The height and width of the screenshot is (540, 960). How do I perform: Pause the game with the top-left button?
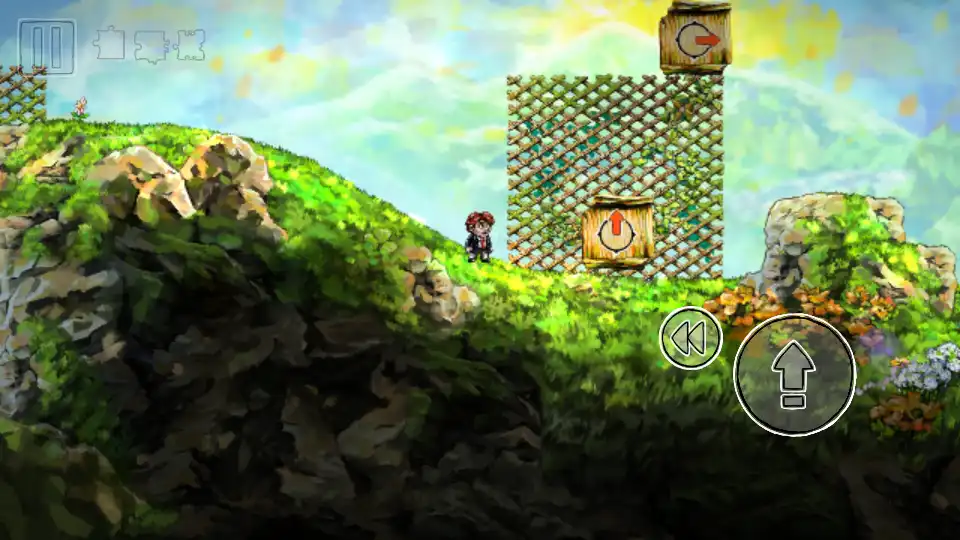(x=47, y=47)
